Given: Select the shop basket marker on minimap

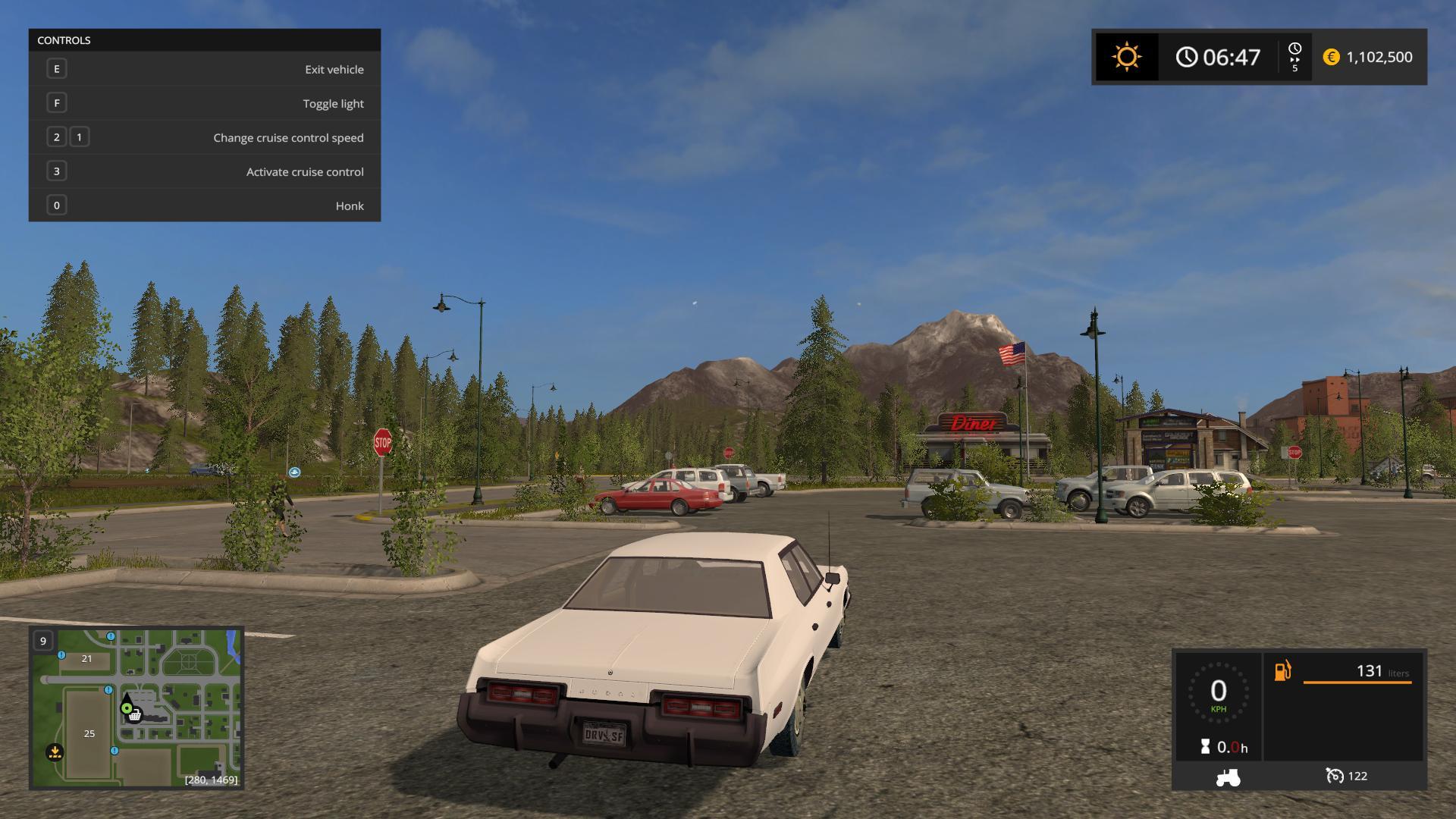Looking at the screenshot, I should point(135,715).
